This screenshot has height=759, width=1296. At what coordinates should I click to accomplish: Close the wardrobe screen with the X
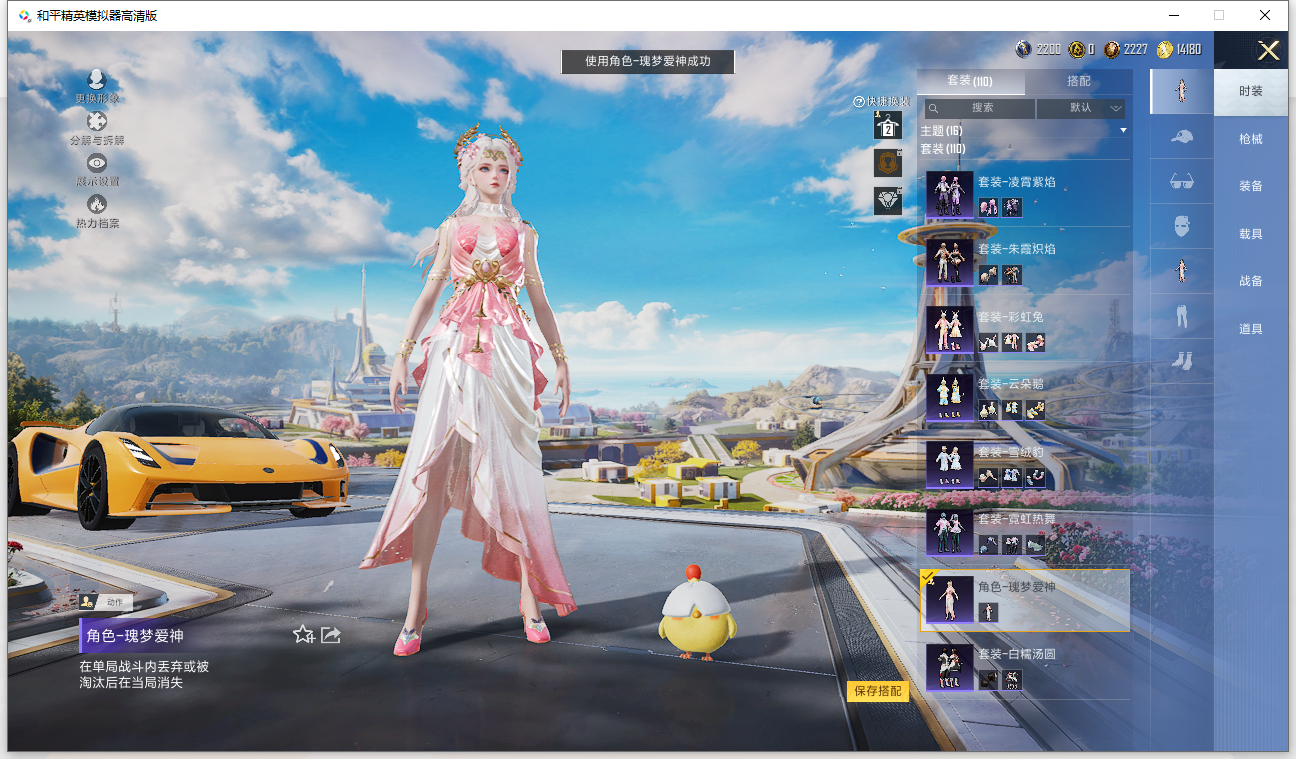(1268, 51)
